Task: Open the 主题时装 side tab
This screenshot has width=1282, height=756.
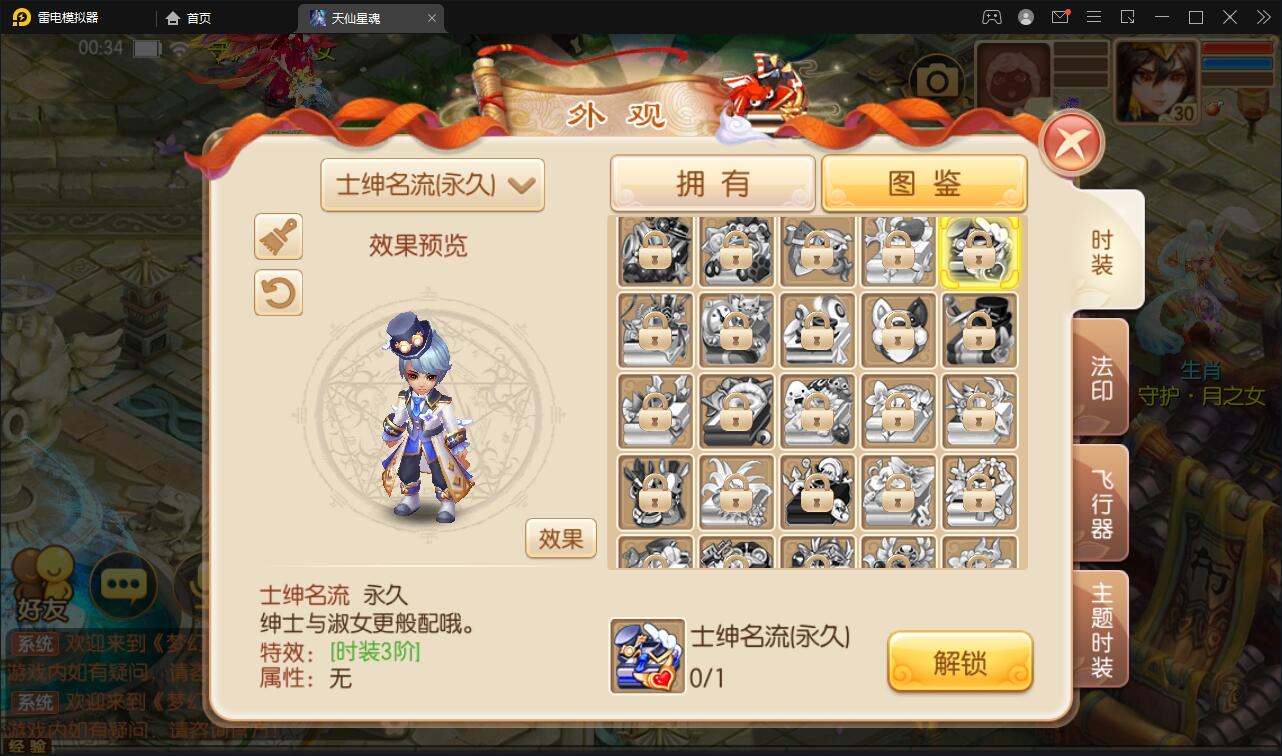Action: 1098,628
